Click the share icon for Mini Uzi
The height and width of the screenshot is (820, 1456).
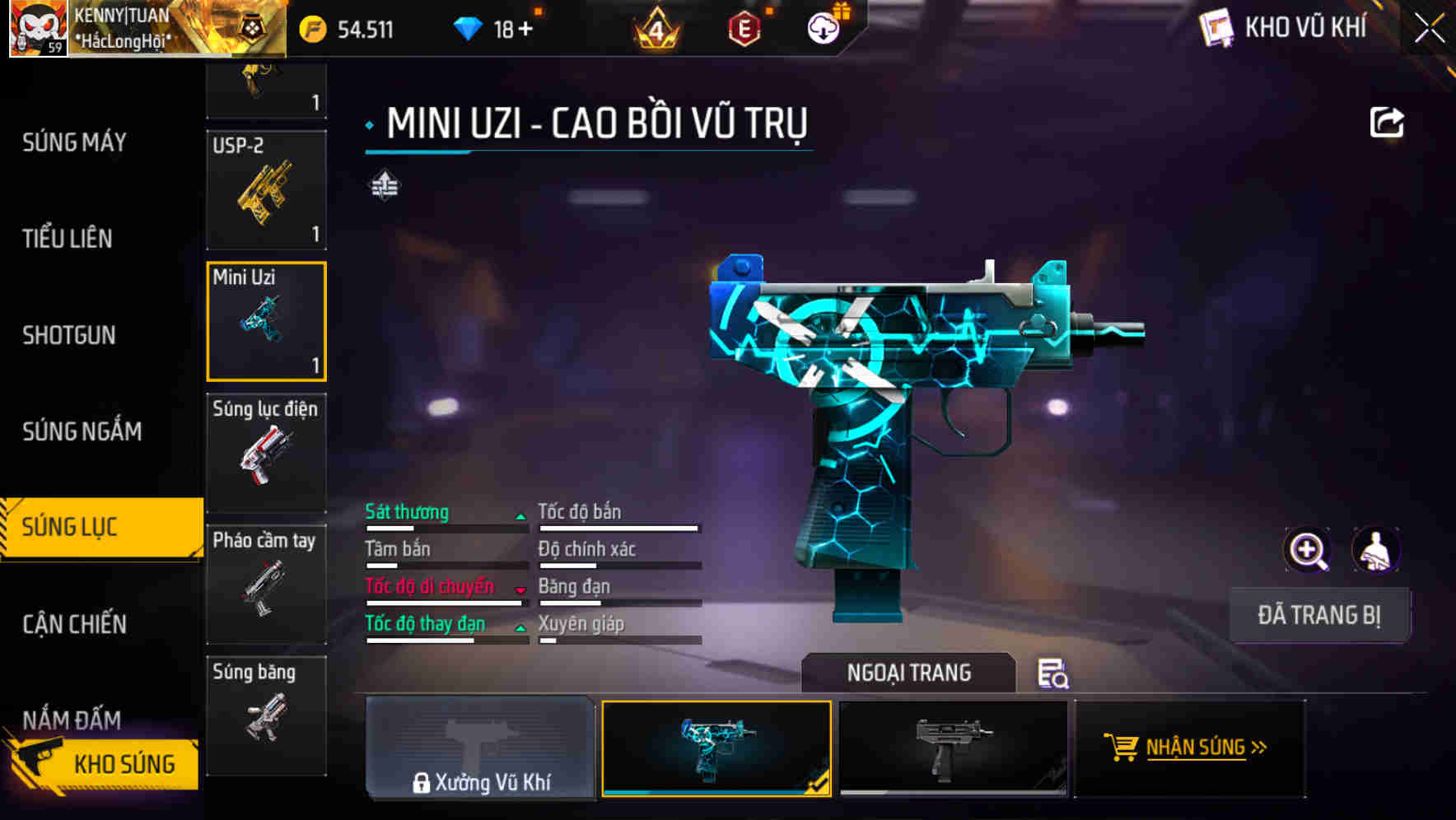click(x=1387, y=123)
